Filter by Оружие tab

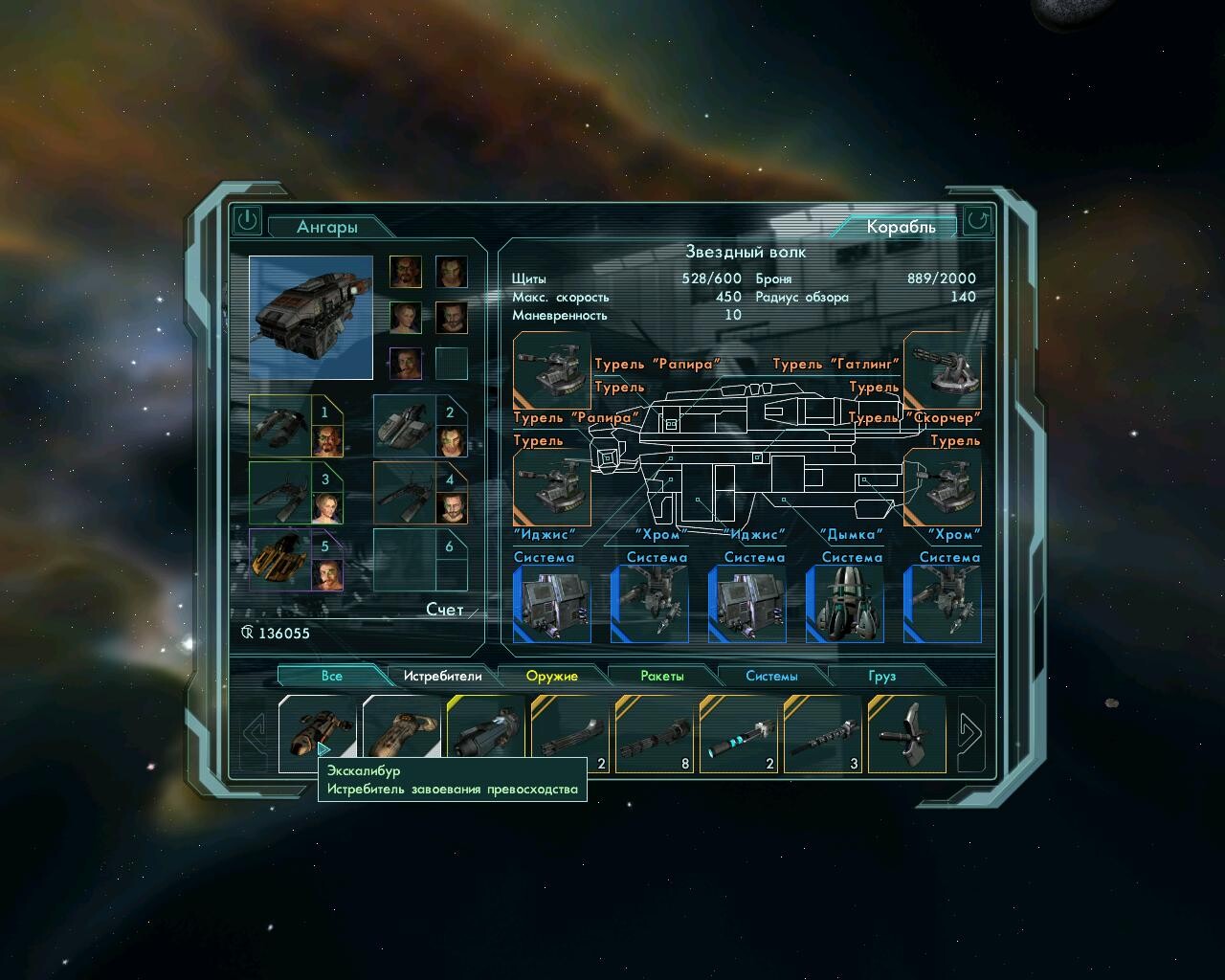(x=552, y=676)
